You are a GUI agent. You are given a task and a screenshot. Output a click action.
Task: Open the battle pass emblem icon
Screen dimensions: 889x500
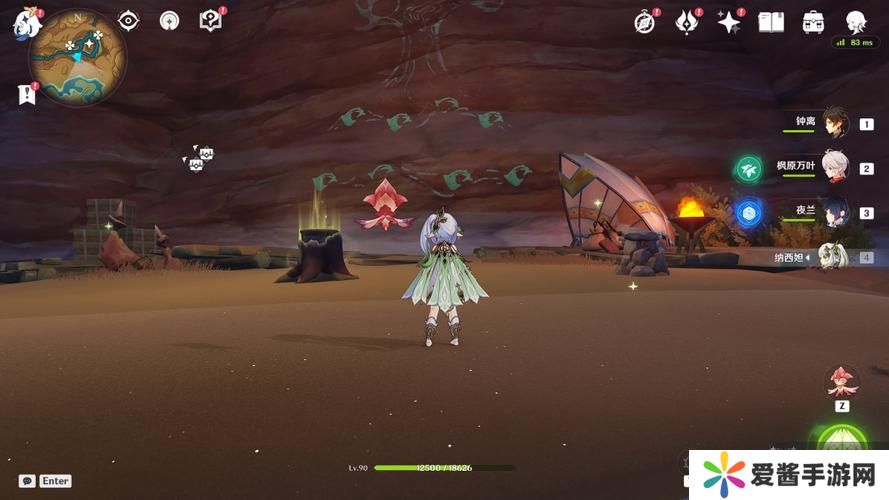pos(686,22)
